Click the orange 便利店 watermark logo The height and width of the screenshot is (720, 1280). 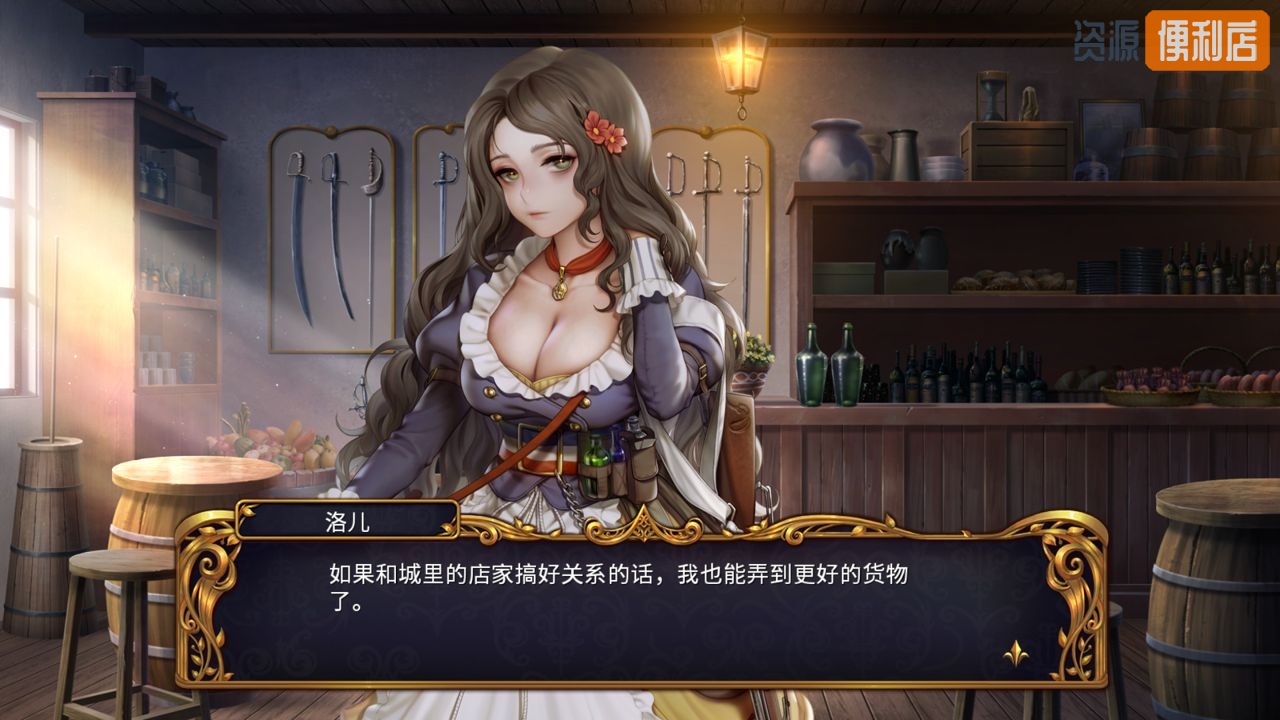click(x=1206, y=41)
